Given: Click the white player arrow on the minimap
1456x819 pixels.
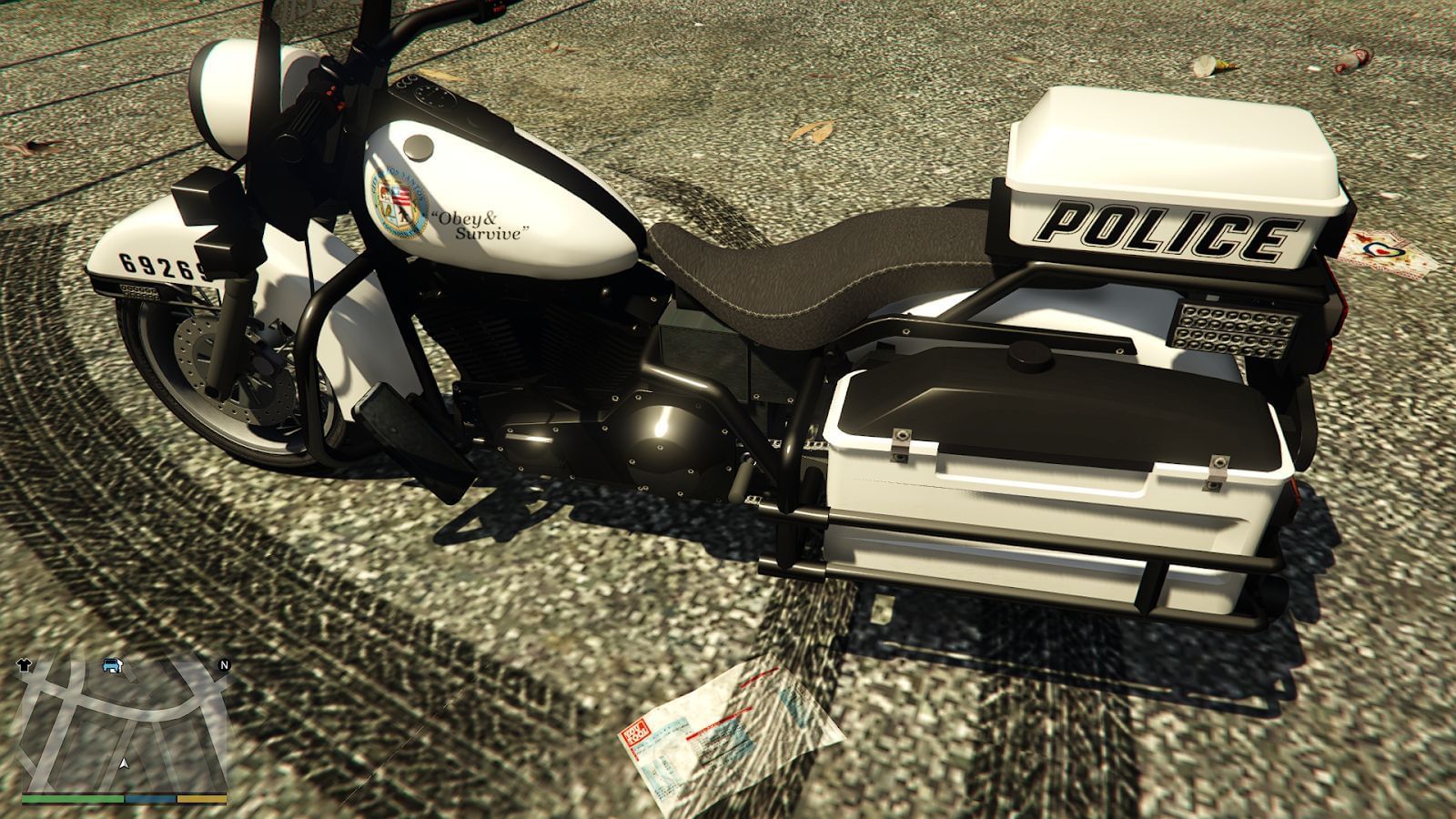Looking at the screenshot, I should click(125, 763).
